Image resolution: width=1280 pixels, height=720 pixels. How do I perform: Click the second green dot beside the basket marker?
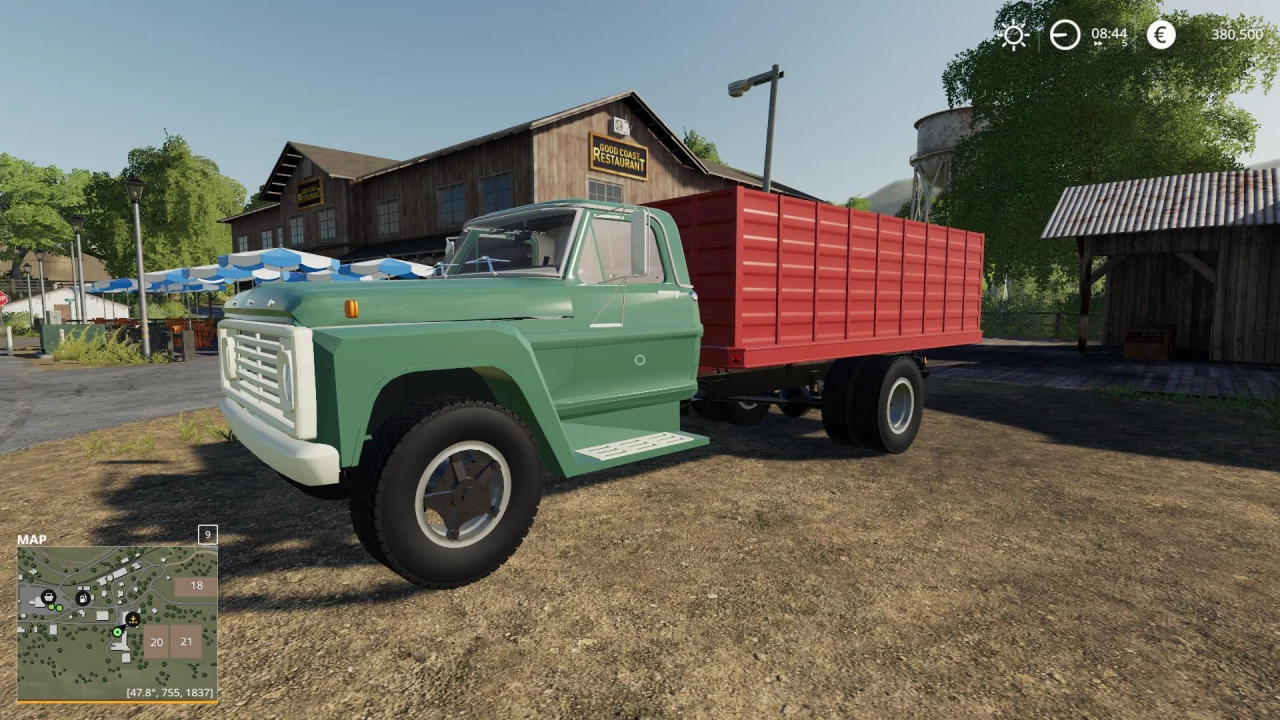coord(59,608)
